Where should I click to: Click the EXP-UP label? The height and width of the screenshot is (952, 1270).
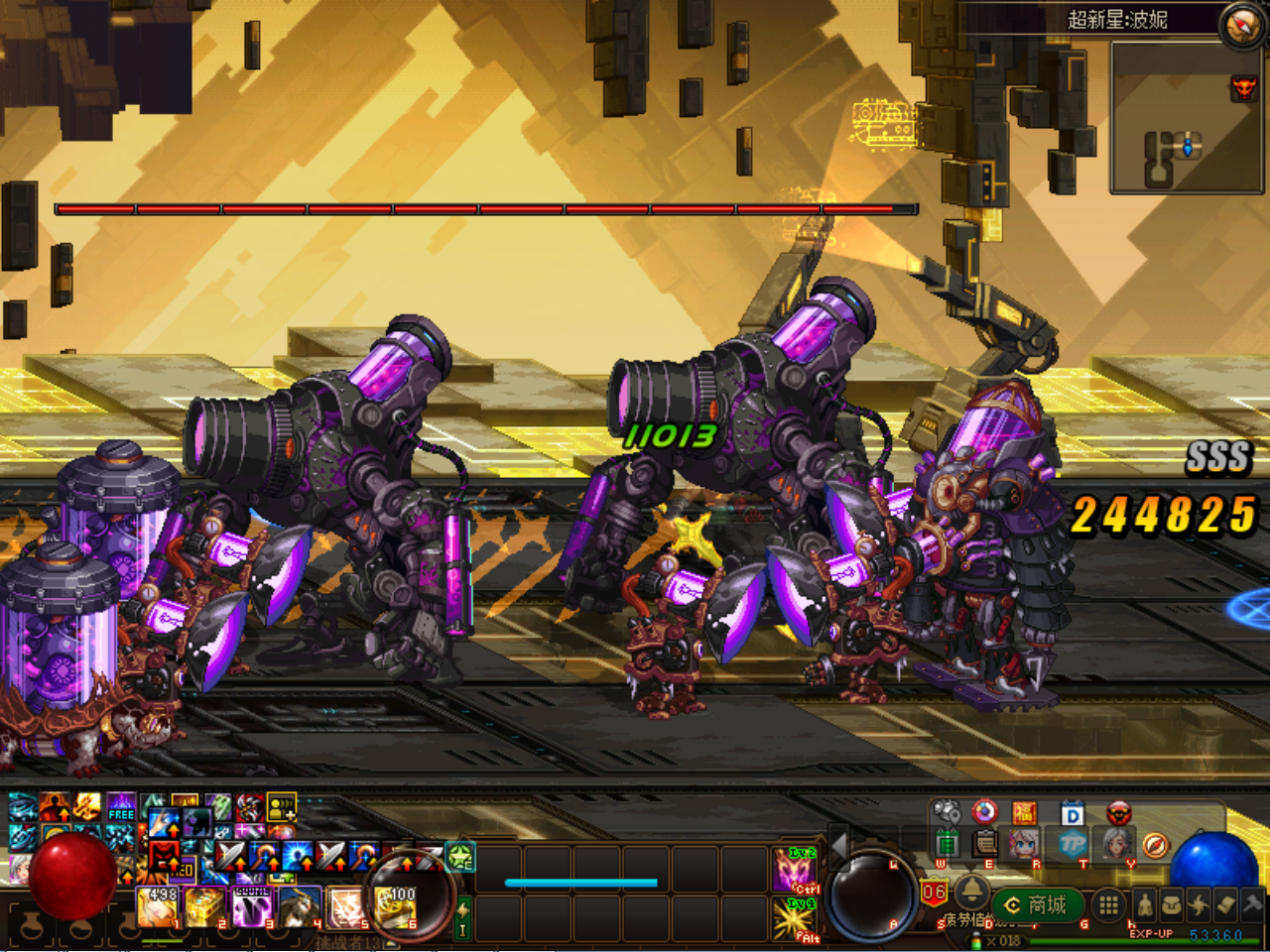point(1152,934)
